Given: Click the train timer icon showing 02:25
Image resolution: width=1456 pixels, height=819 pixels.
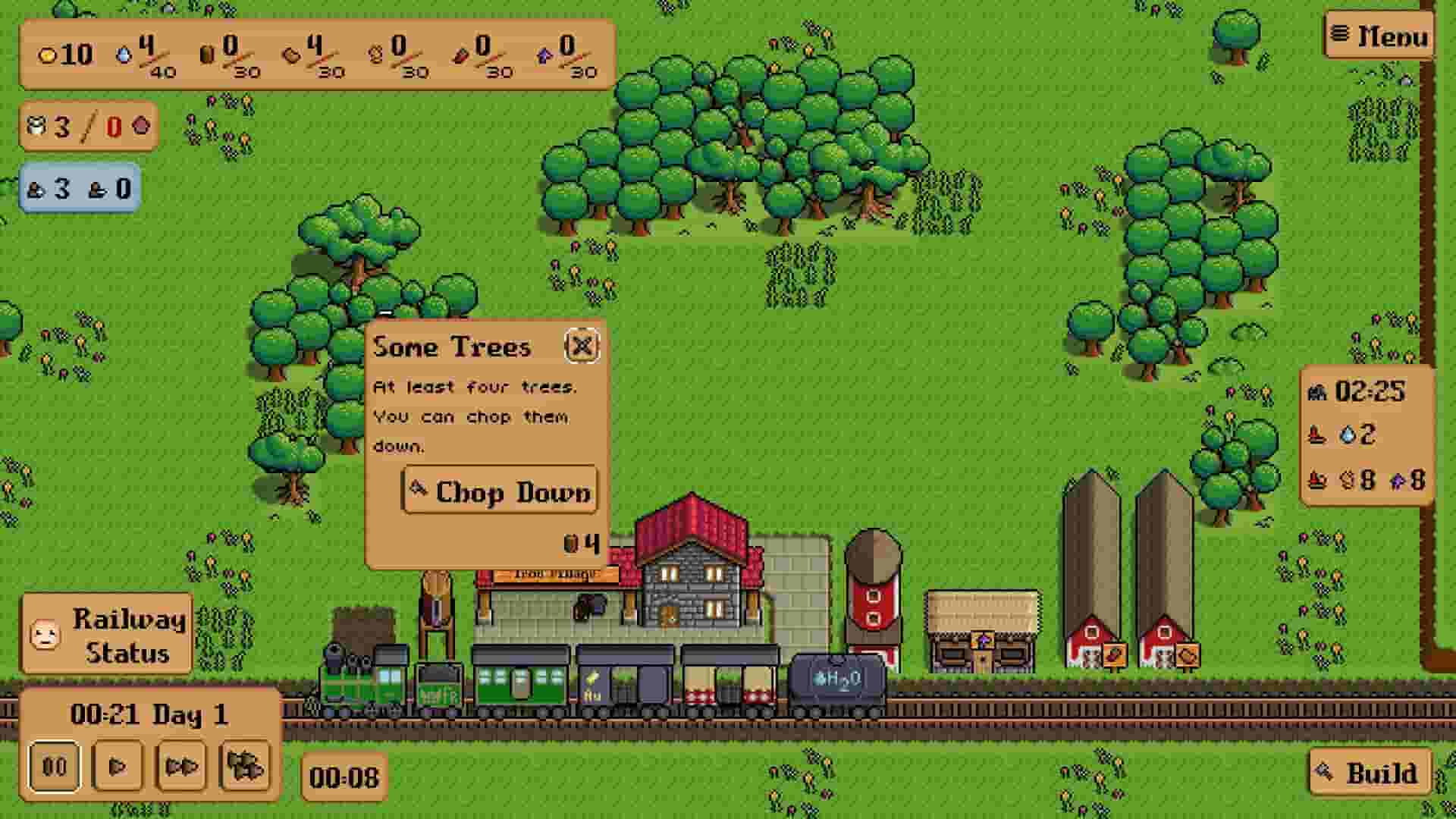Looking at the screenshot, I should click(x=1318, y=393).
